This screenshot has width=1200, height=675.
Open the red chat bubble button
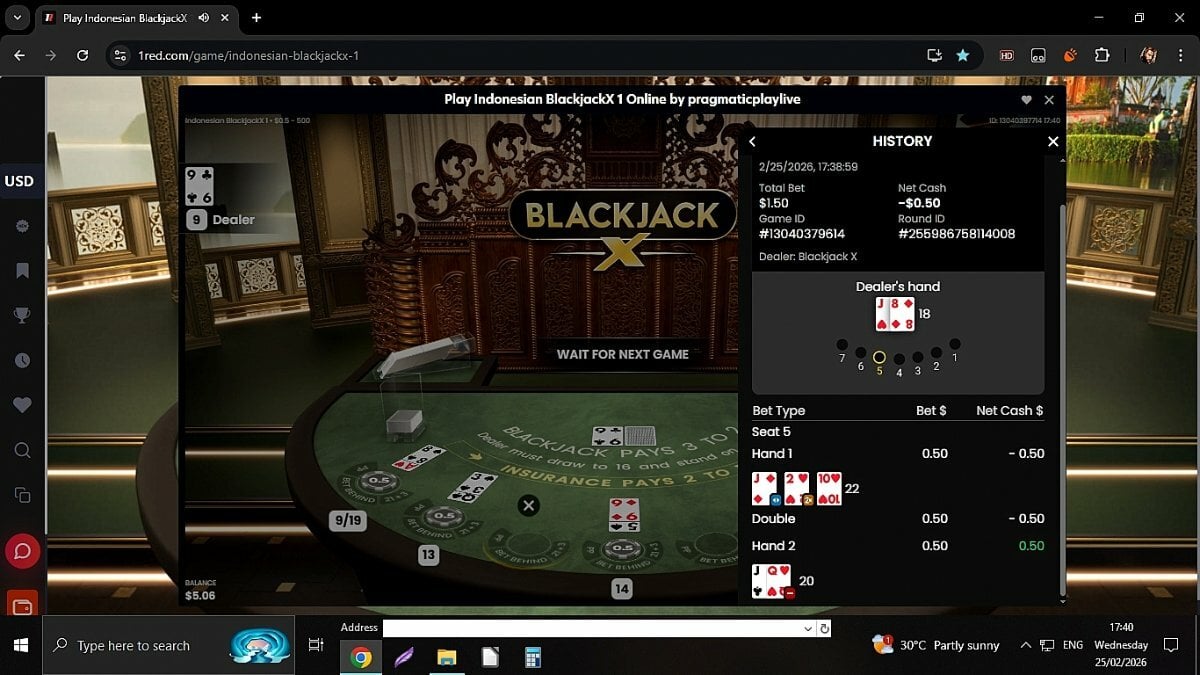[x=22, y=551]
